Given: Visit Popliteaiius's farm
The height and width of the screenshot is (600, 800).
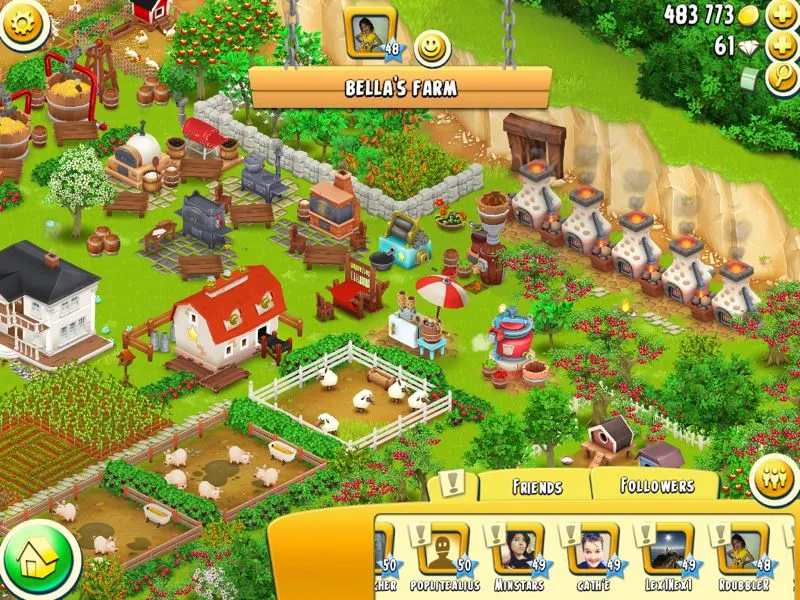Looking at the screenshot, I should coord(444,556).
